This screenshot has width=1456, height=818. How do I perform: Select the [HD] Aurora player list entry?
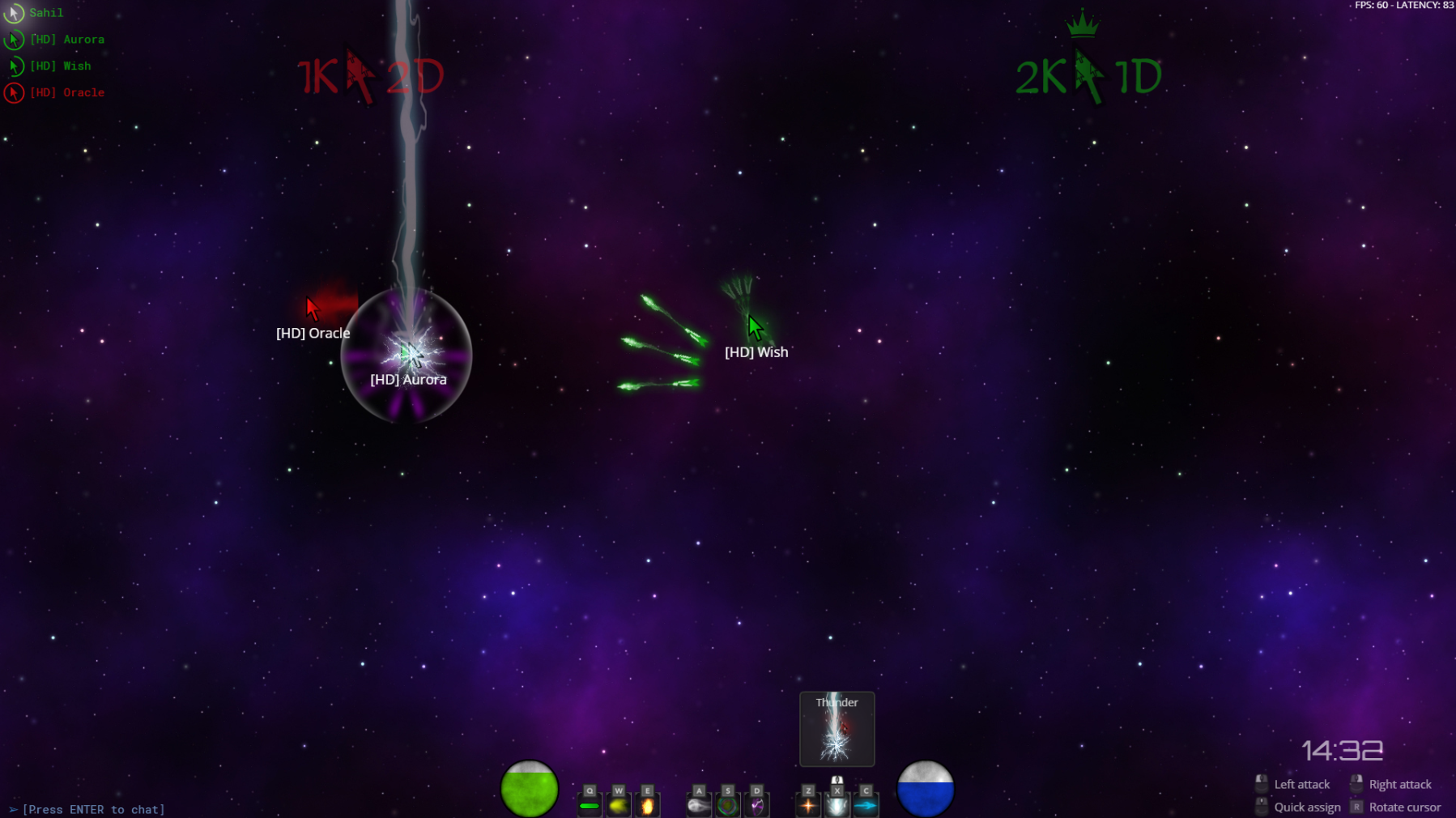(x=67, y=39)
